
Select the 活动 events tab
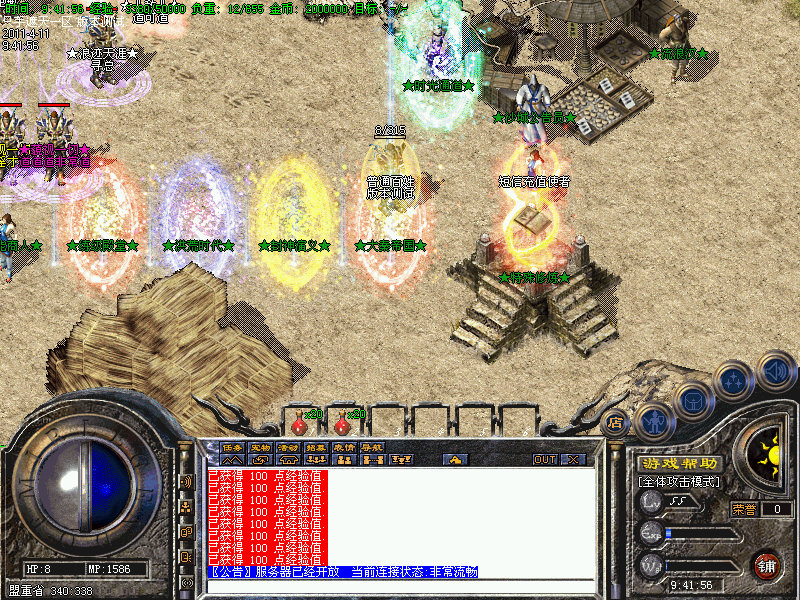coord(288,447)
